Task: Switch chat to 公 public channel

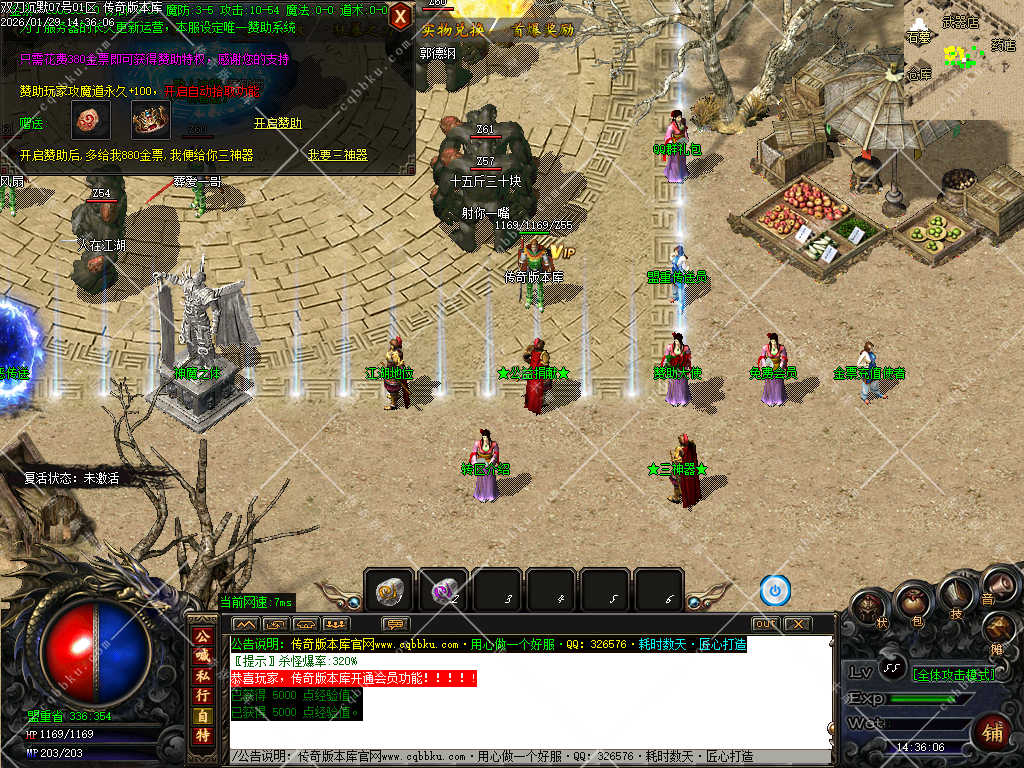Action: click(x=201, y=634)
